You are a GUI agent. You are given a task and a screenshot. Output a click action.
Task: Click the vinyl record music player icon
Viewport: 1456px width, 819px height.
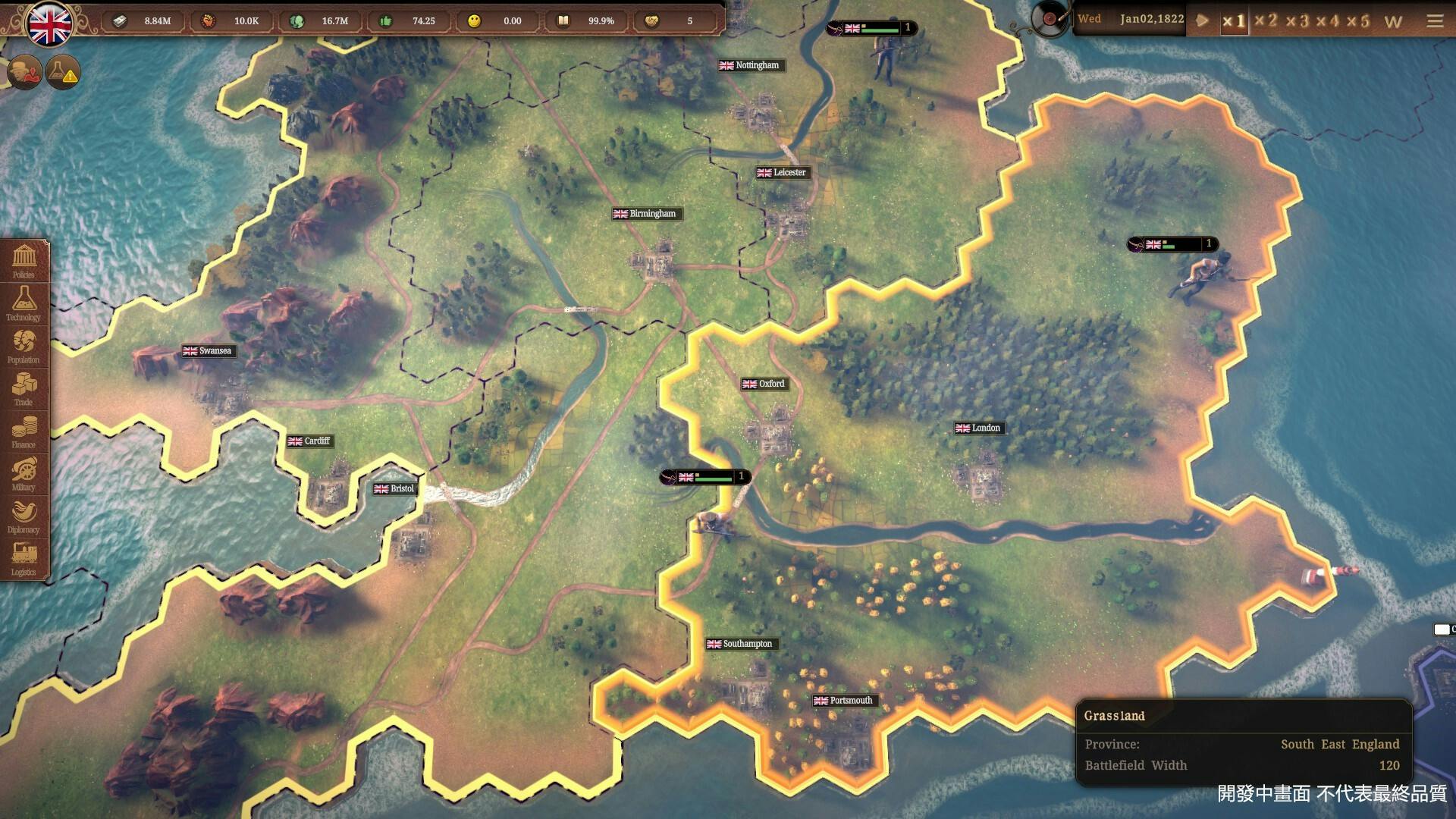pyautogui.click(x=1050, y=19)
